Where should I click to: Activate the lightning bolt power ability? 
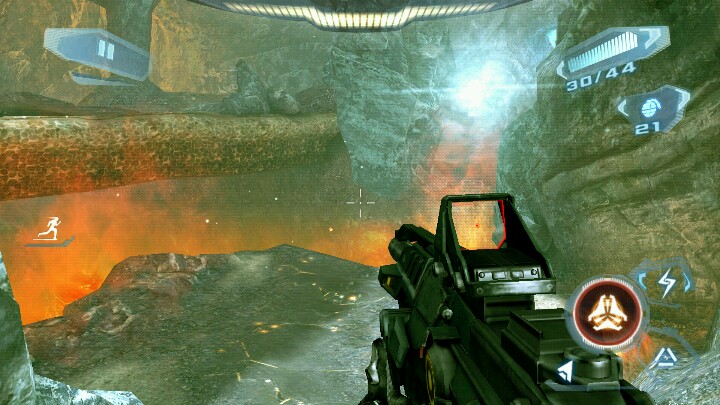coord(666,285)
